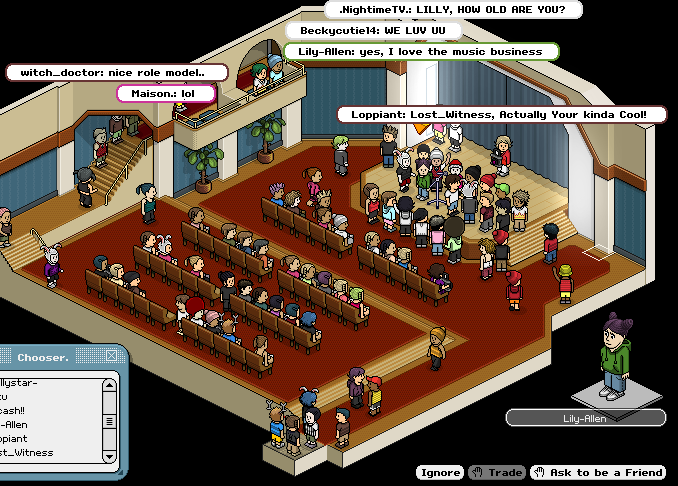Ignore the selected user Lily-Allen
678x486 pixels.
[440, 472]
